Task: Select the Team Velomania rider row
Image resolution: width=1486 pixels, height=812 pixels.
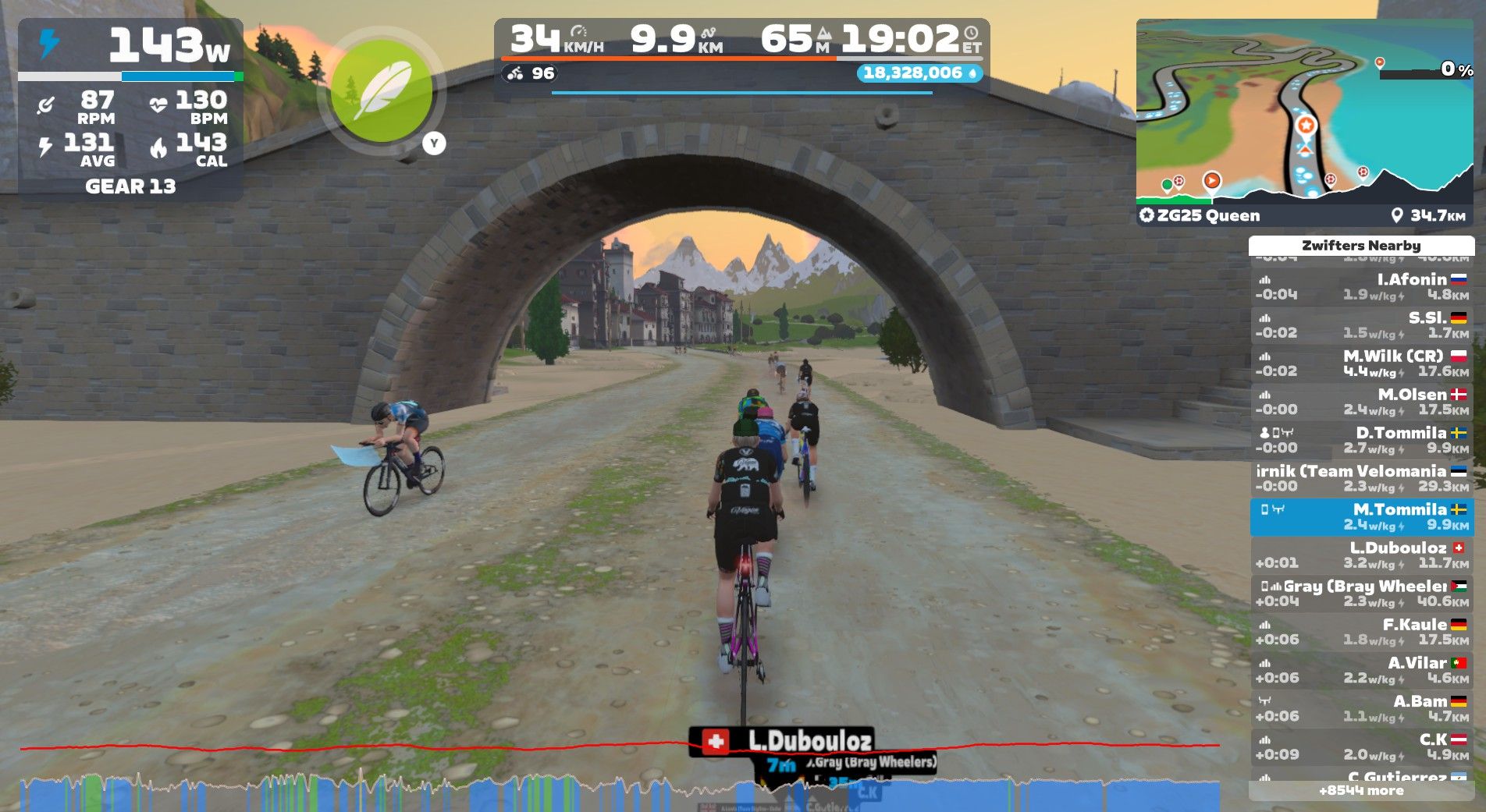Action: [x=1361, y=478]
